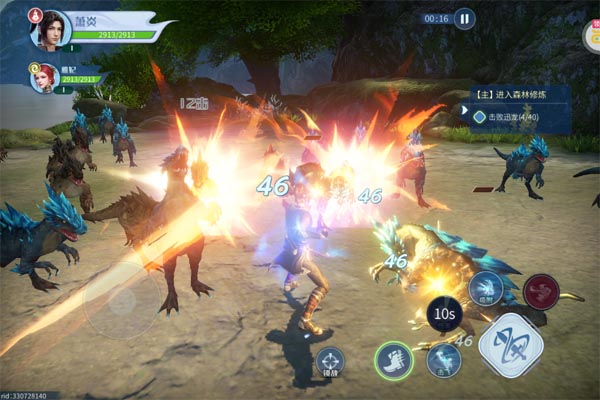This screenshot has height=400, width=600.
Task: Trigger the blue skill above the attack button
Action: pyautogui.click(x=487, y=289)
